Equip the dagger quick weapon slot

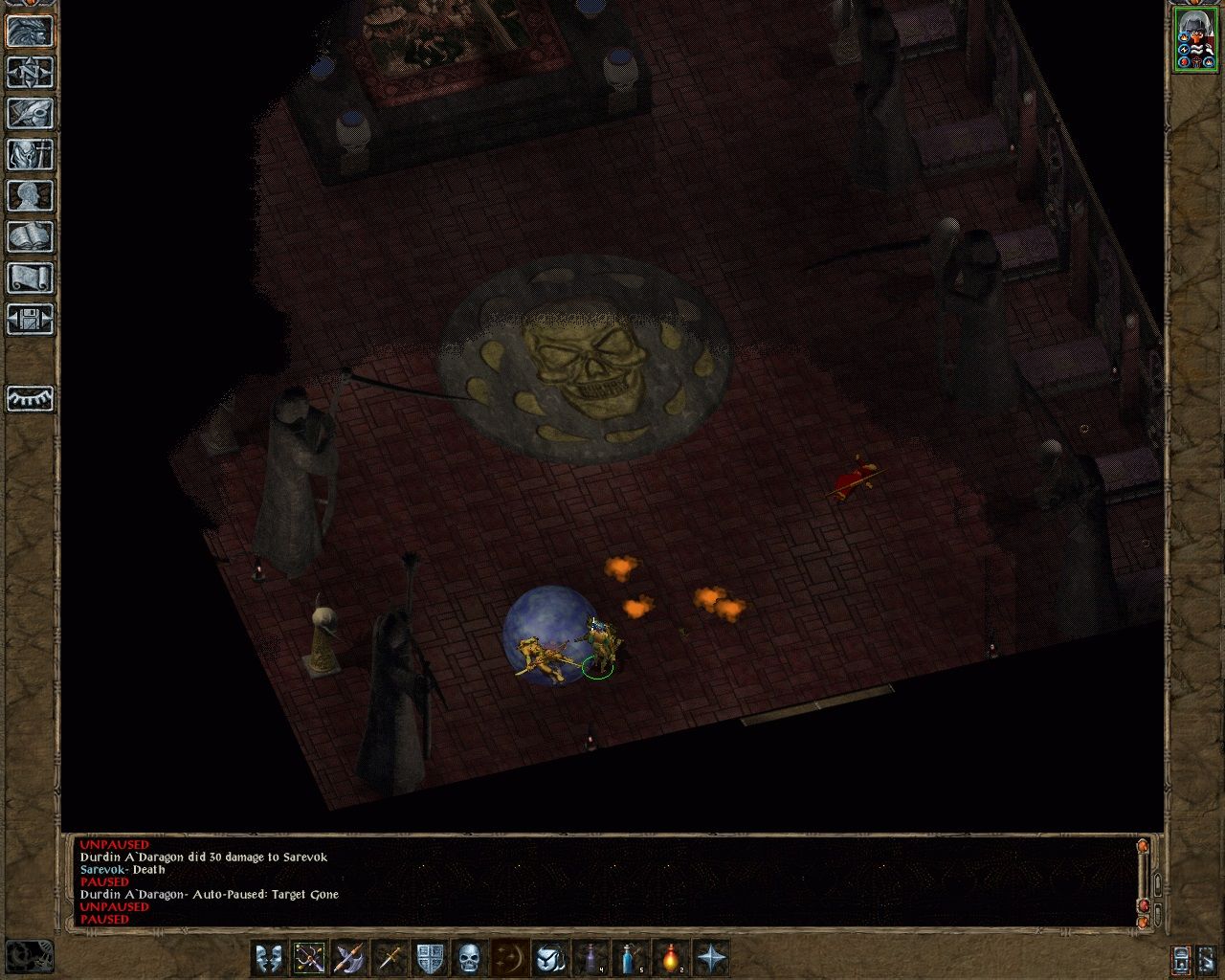[x=390, y=957]
